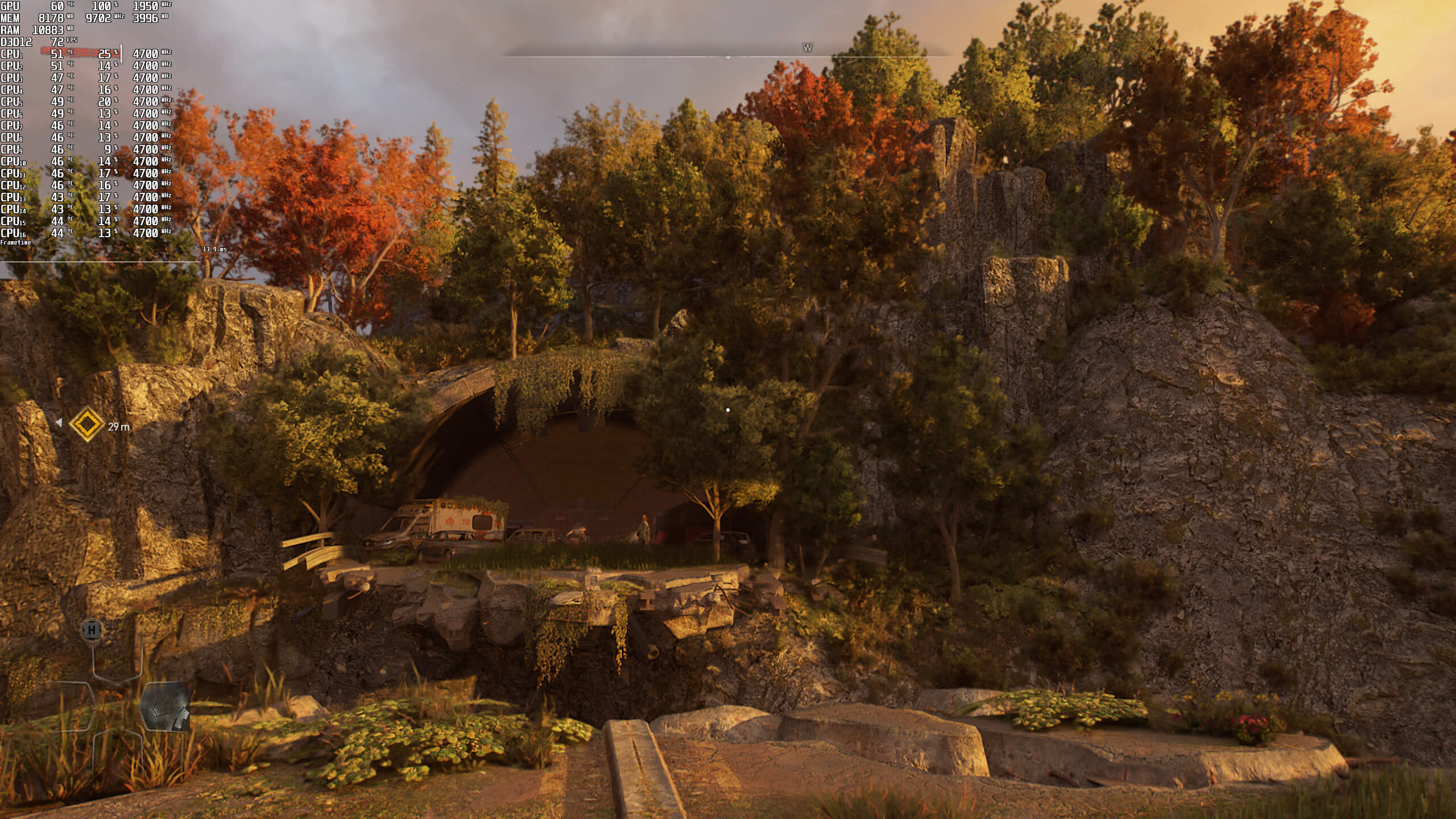This screenshot has width=1456, height=819.
Task: Select the filled gray item quick slot
Action: click(165, 706)
